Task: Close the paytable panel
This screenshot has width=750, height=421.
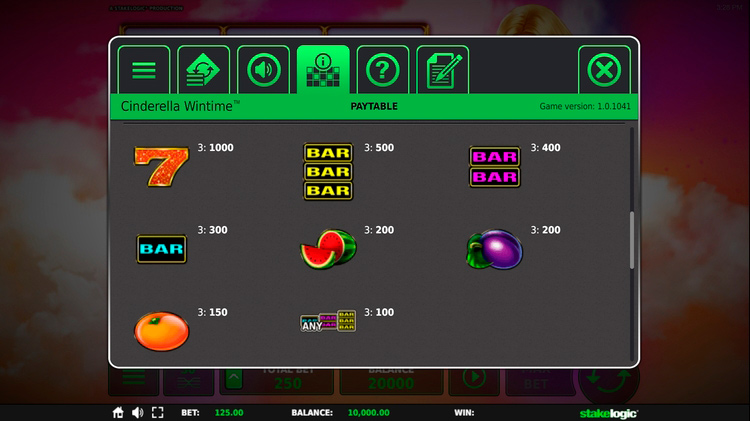Action: (x=604, y=70)
